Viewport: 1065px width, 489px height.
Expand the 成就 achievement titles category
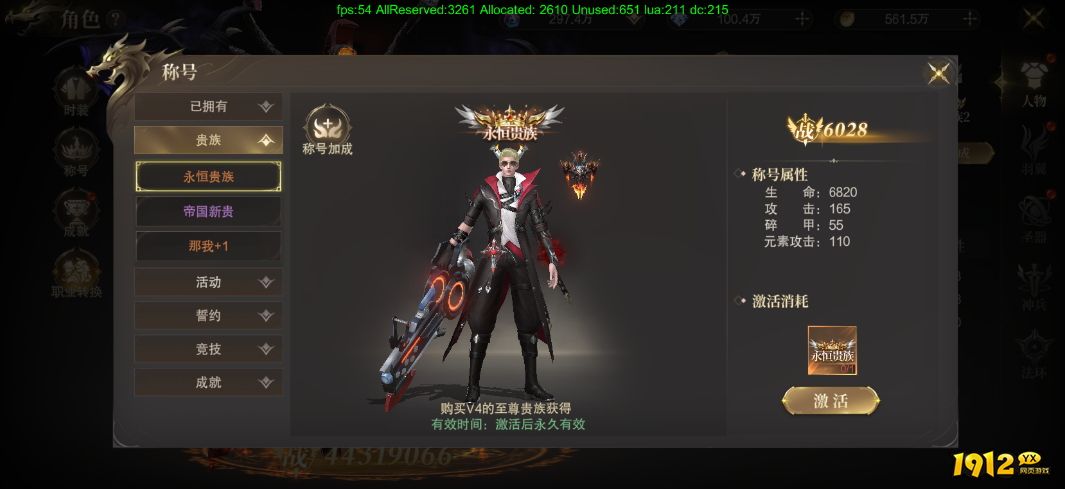208,382
